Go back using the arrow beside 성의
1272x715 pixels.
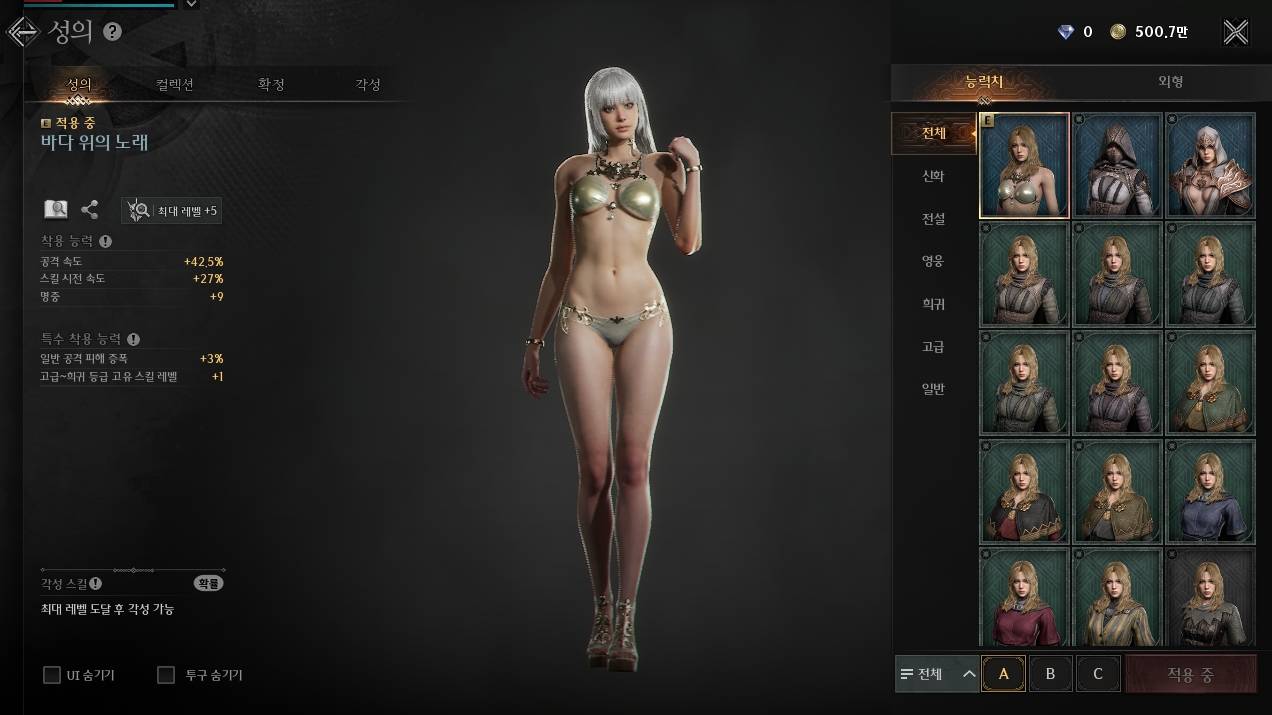coord(22,32)
